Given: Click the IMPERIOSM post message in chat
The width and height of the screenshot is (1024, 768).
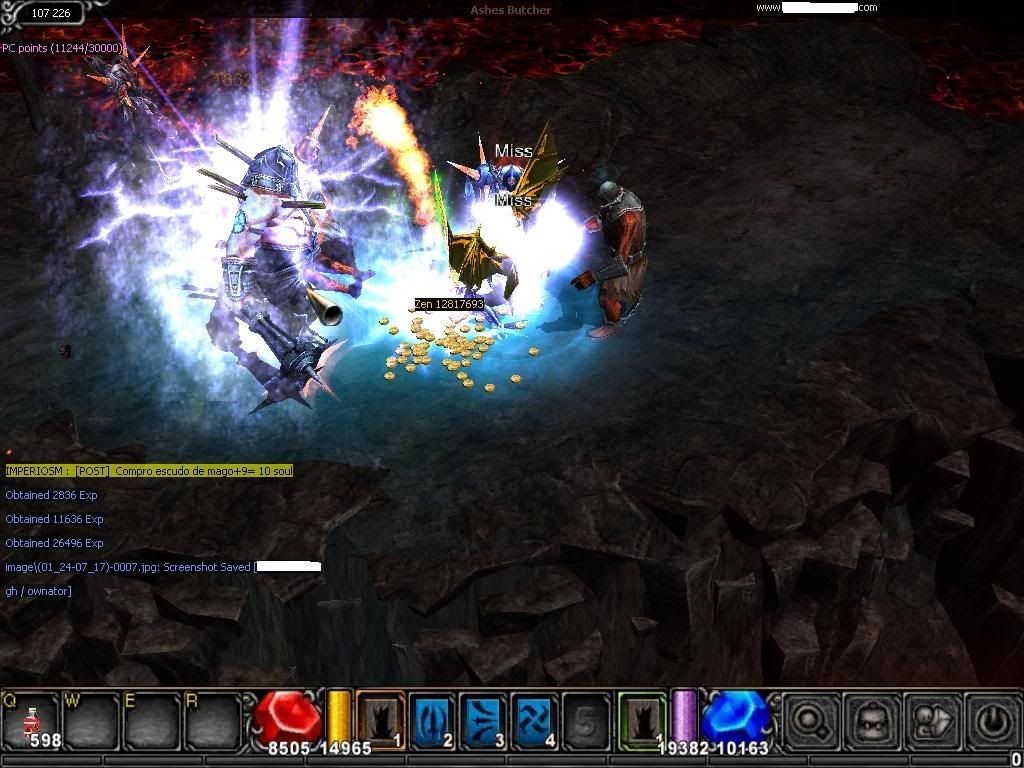Looking at the screenshot, I should pos(149,470).
